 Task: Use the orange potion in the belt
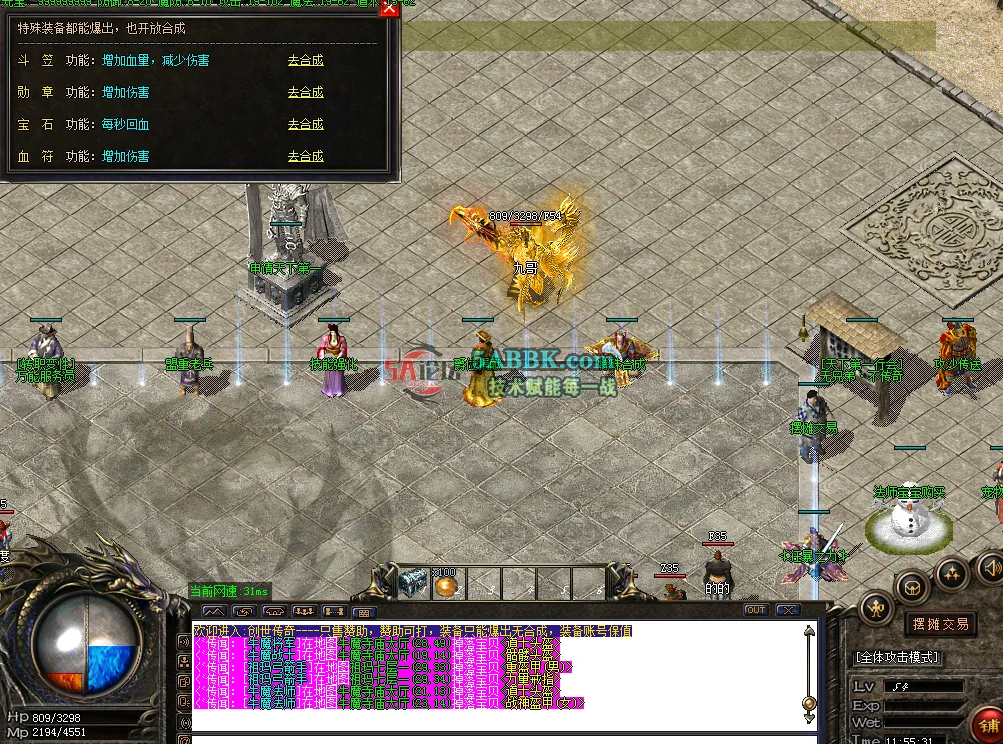coord(445,584)
